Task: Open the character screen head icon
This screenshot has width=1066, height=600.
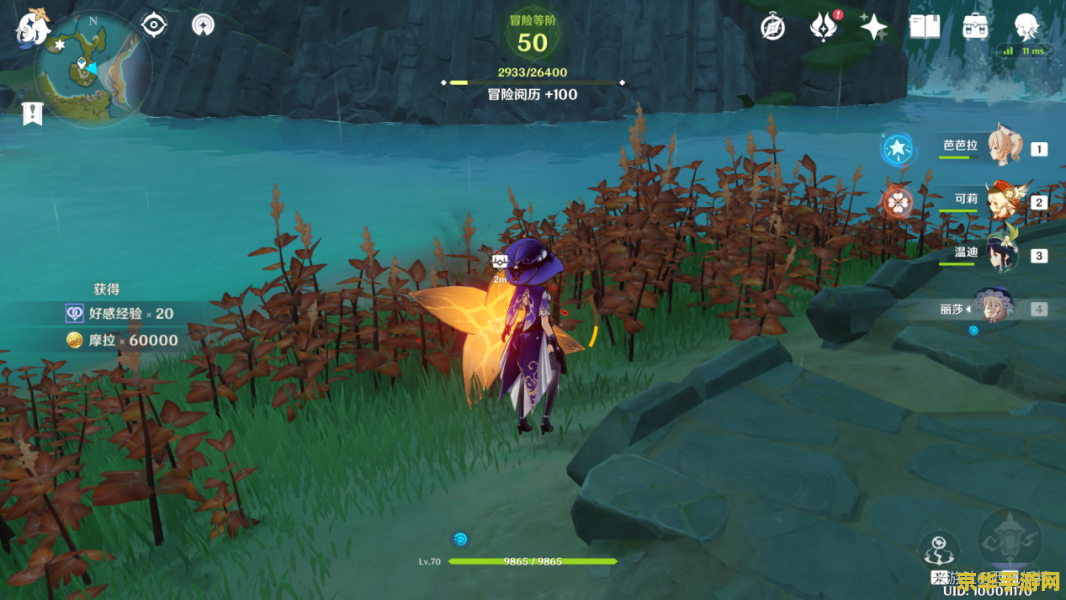Action: [x=1026, y=26]
